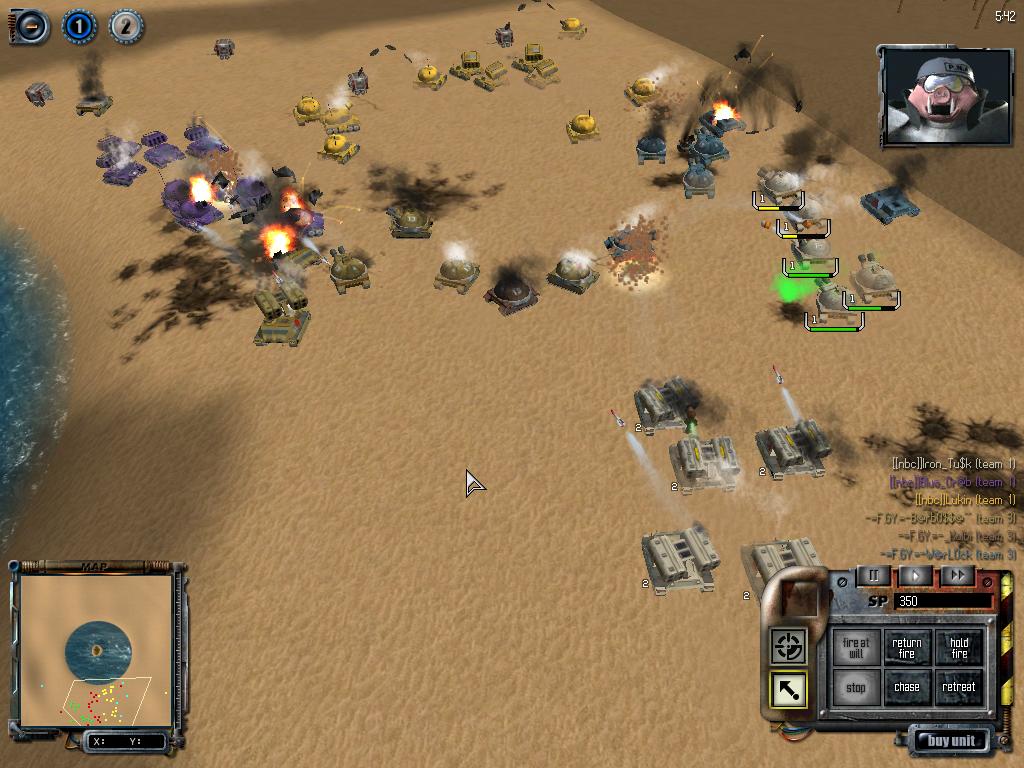This screenshot has width=1024, height=768.
Task: Select control group 1 badge
Action: tap(80, 26)
